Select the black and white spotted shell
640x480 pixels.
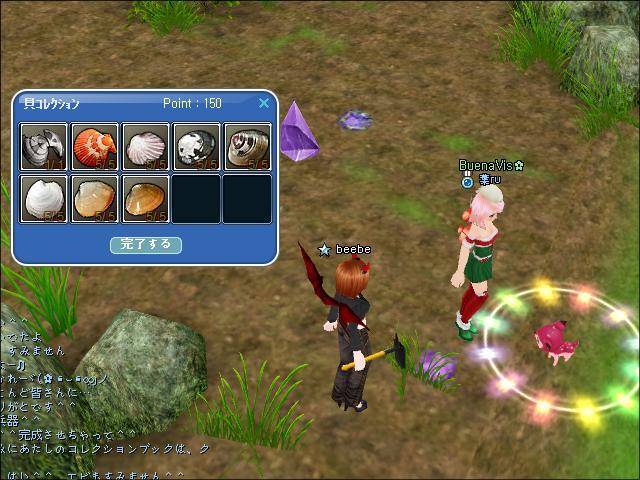coord(196,147)
